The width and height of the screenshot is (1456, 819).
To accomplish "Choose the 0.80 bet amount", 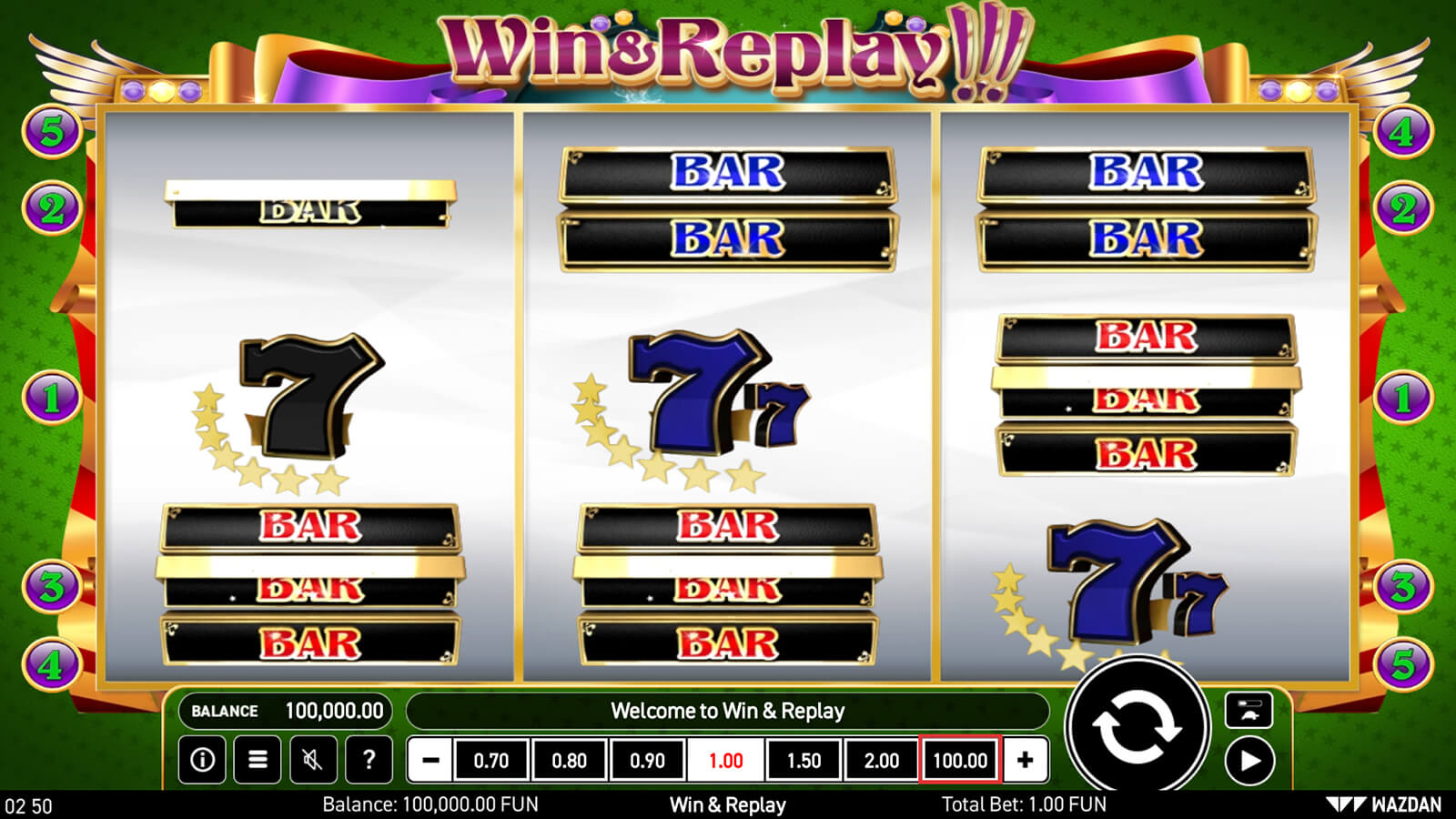I will [570, 760].
